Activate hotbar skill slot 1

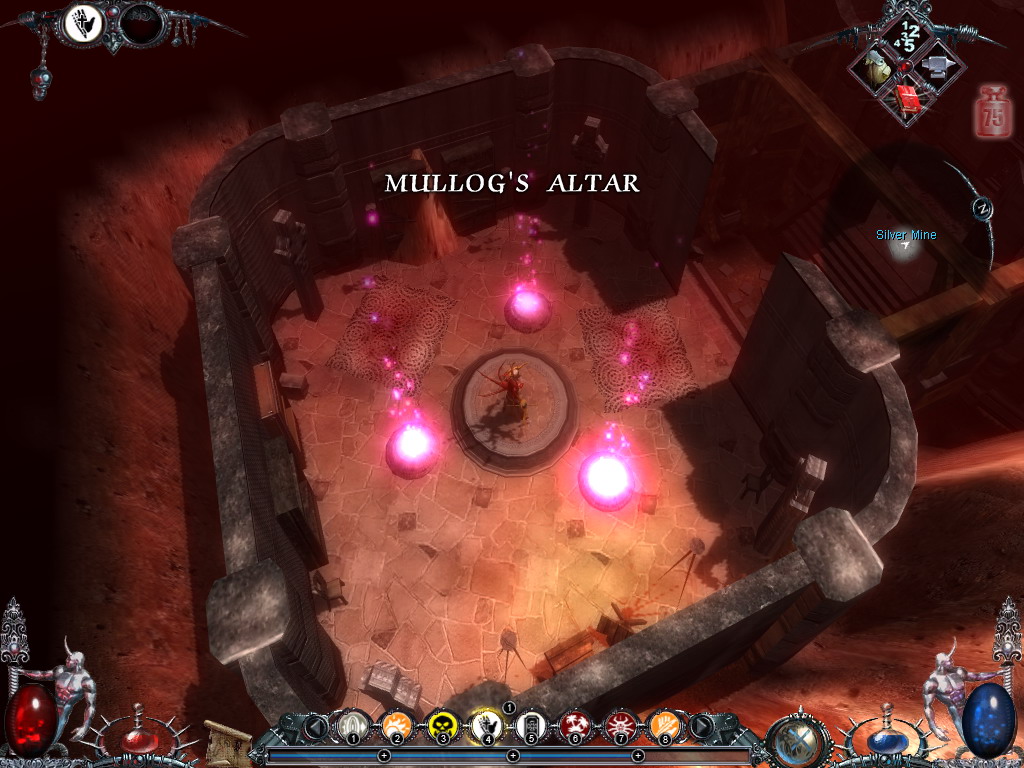(x=351, y=724)
